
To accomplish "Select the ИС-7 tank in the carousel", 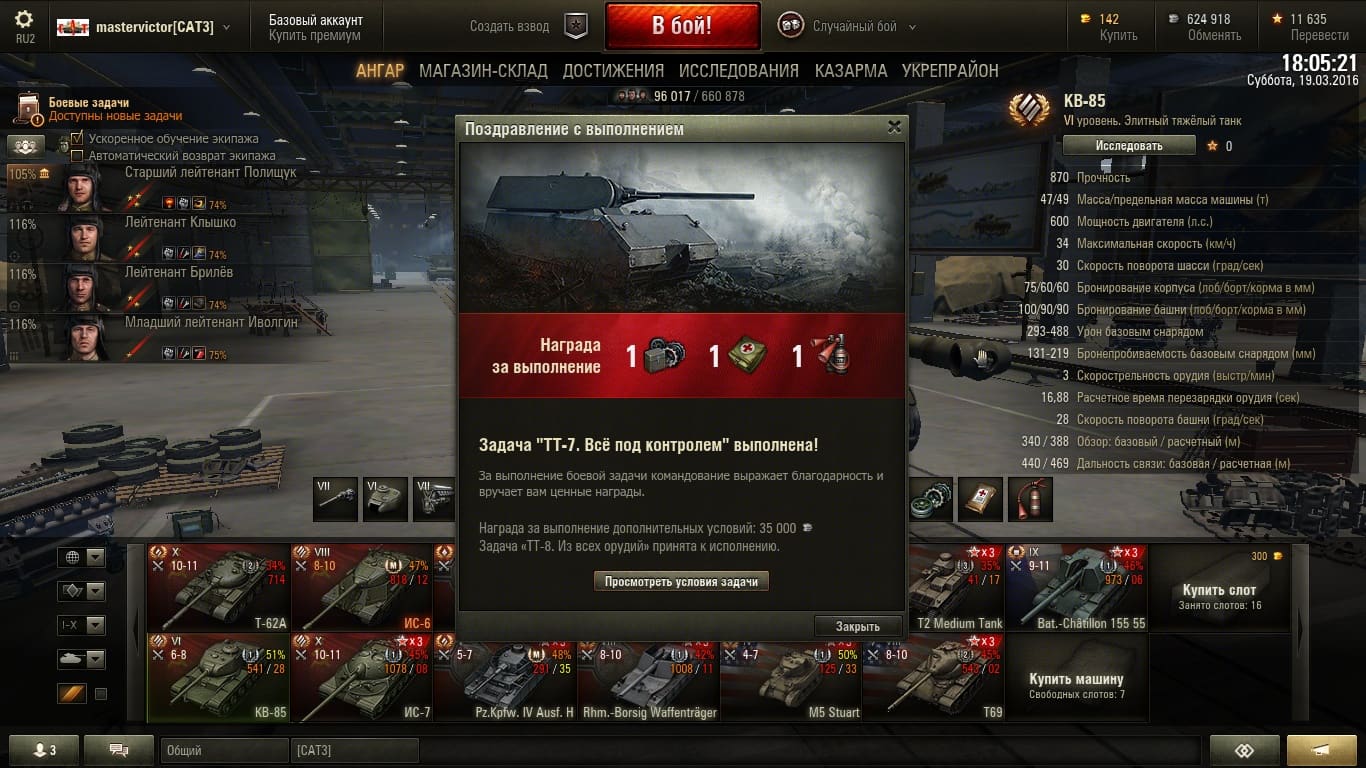I will click(x=361, y=677).
